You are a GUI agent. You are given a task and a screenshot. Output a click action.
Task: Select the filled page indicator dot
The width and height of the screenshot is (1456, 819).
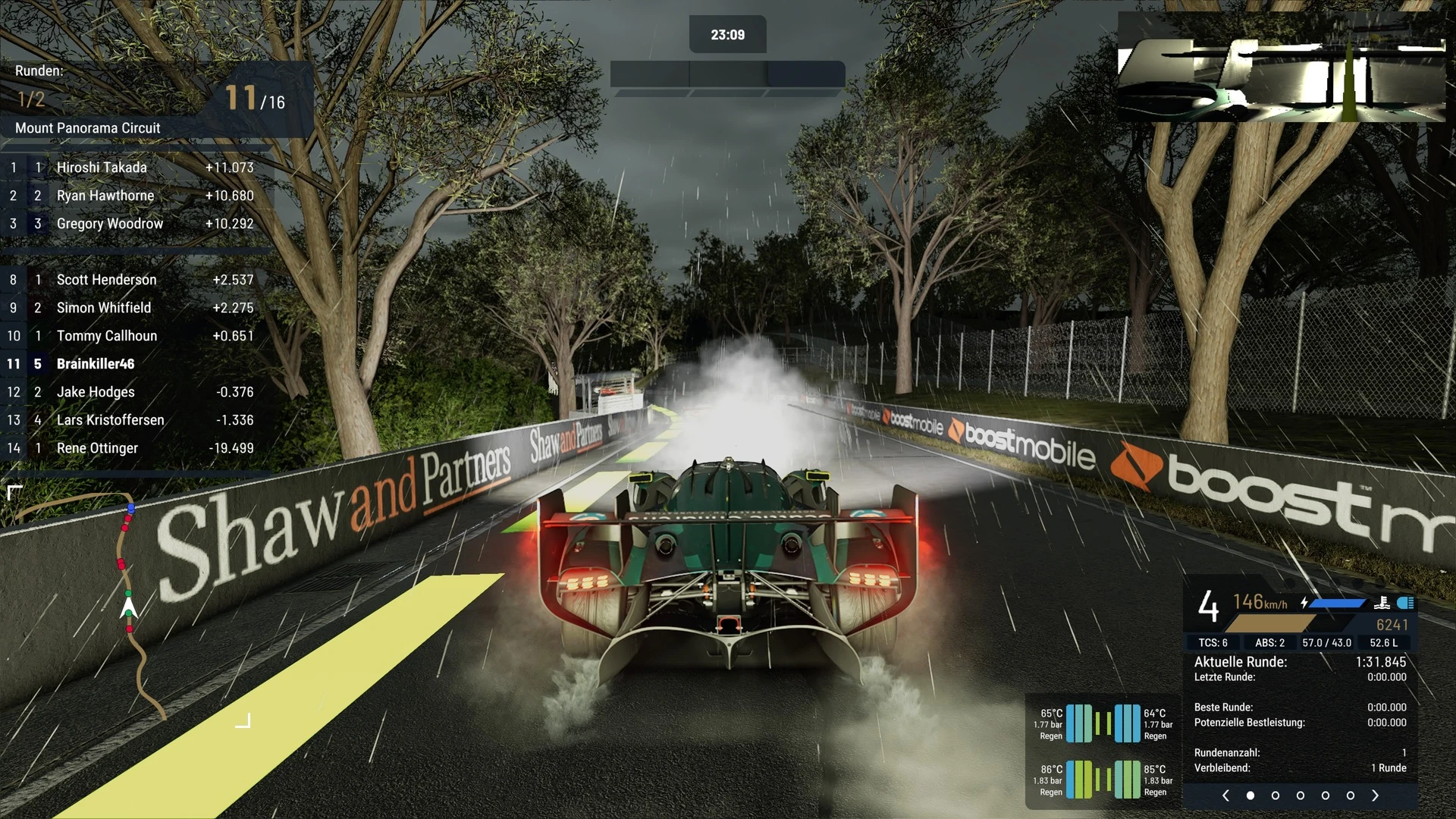point(1250,795)
